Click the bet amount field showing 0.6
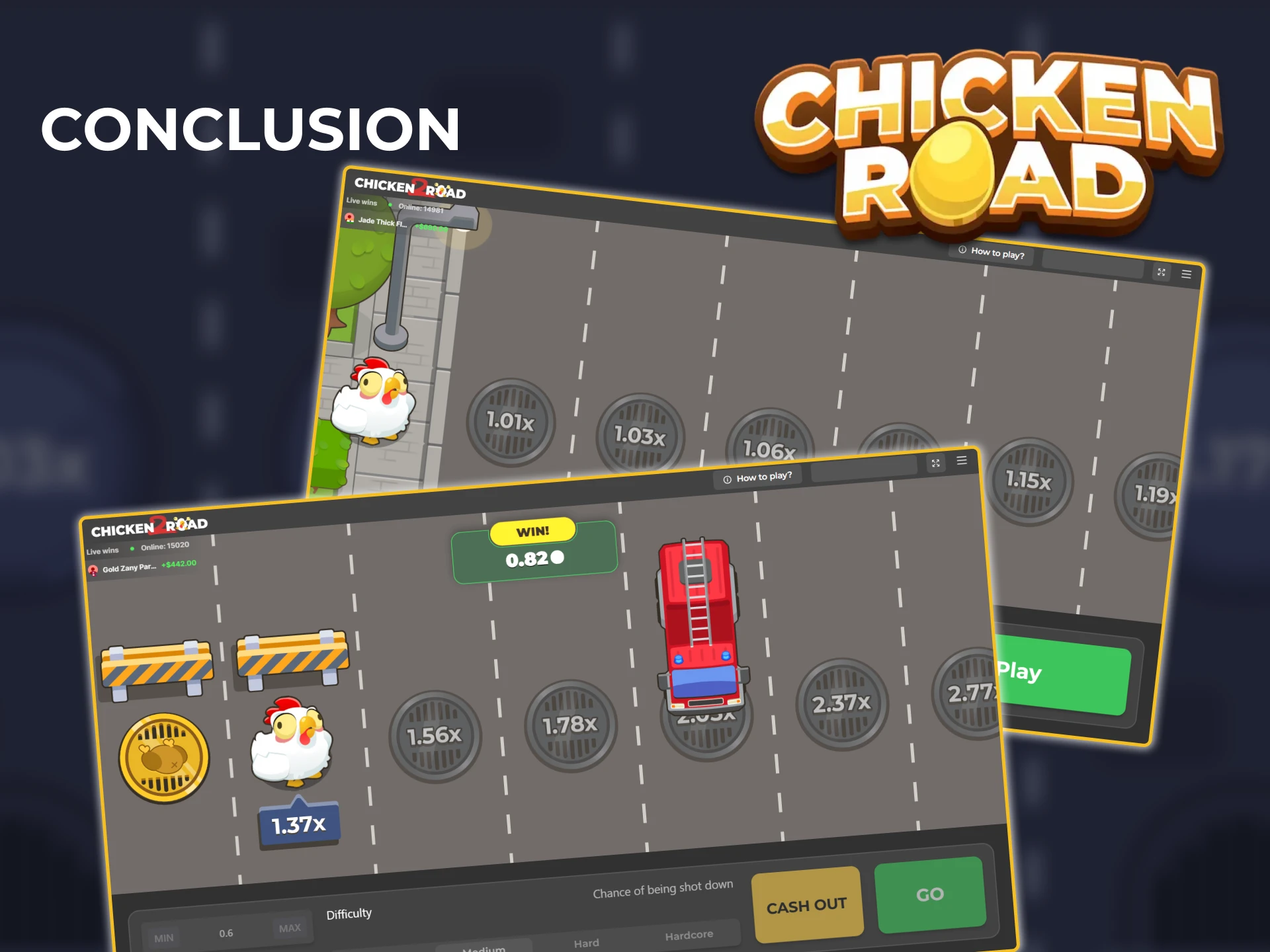Viewport: 1270px width, 952px height. (227, 932)
